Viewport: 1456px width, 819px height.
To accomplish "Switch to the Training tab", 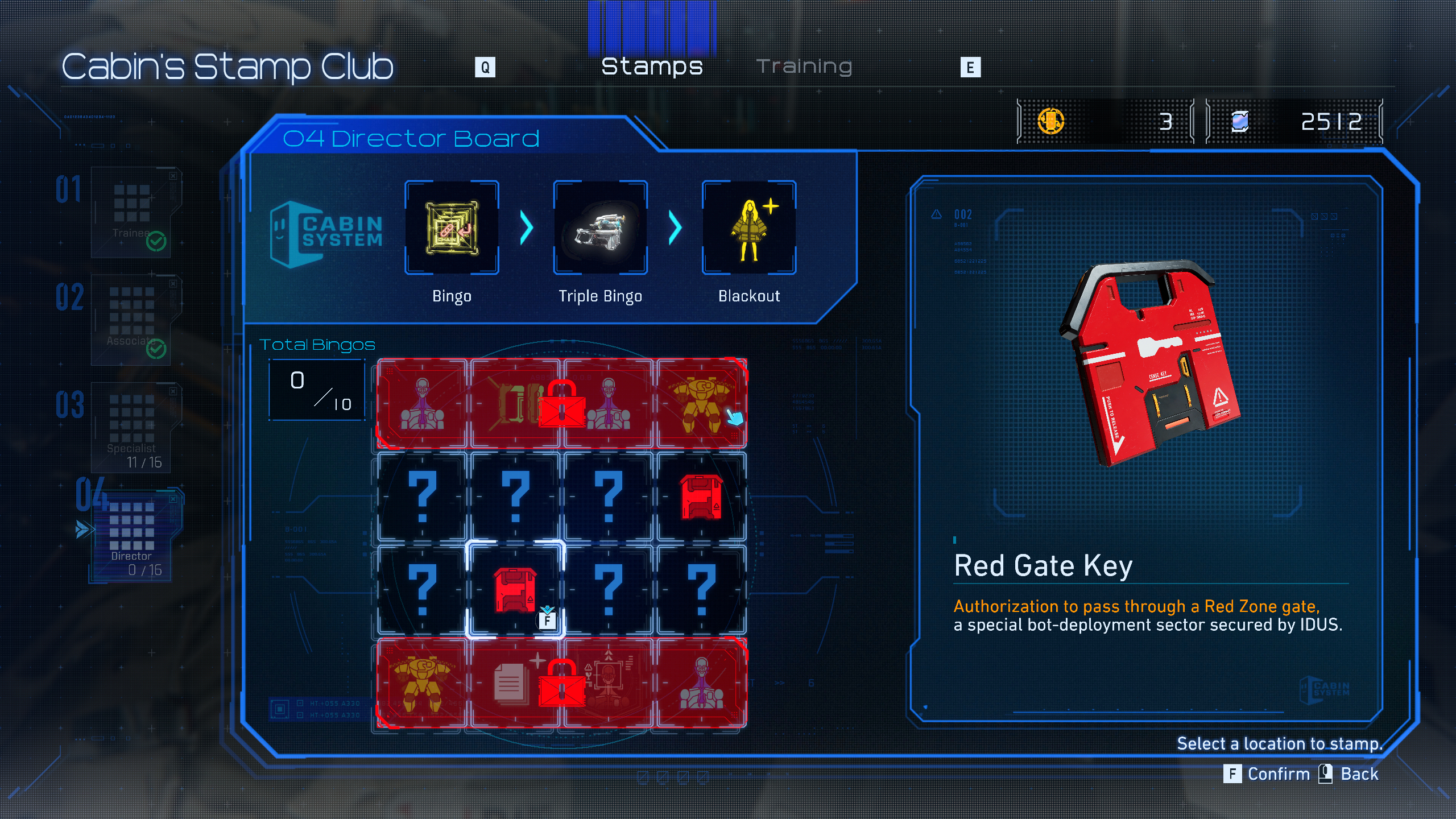I will [806, 65].
